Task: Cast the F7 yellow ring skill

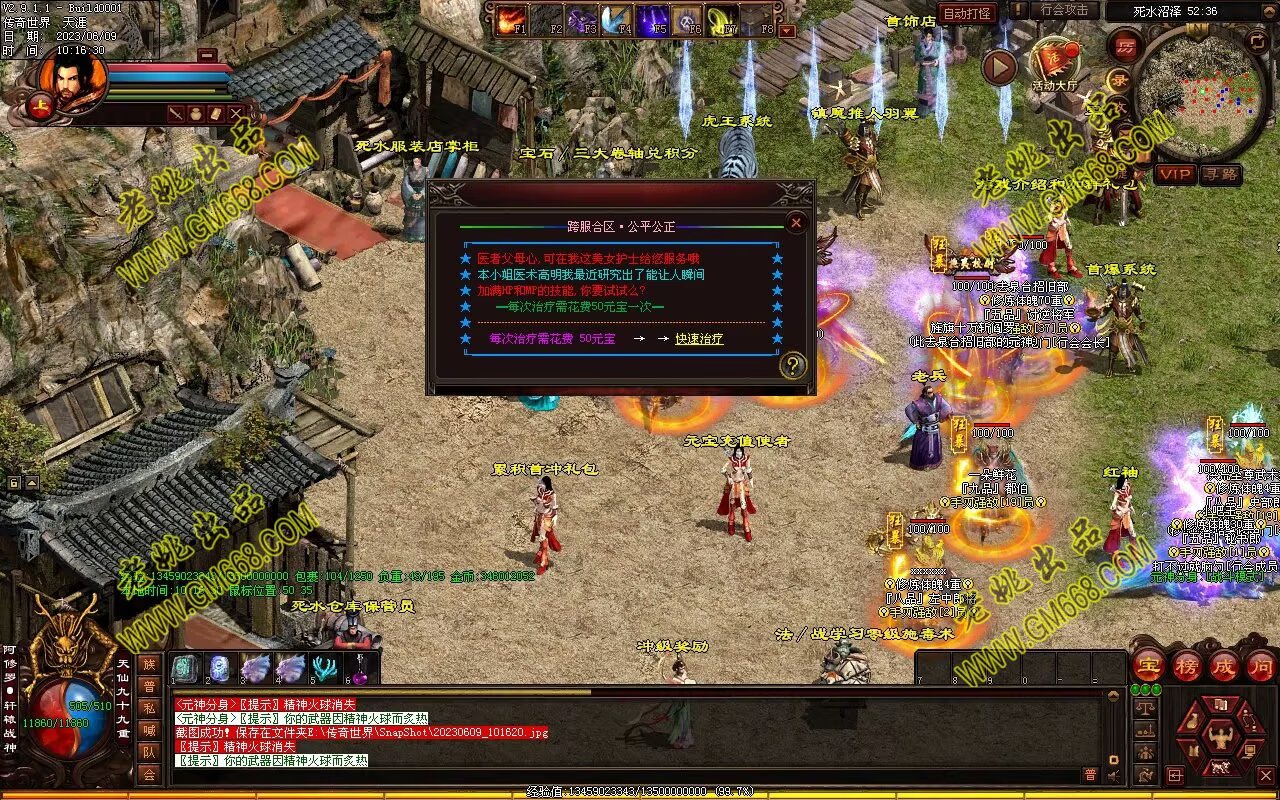Action: (722, 18)
